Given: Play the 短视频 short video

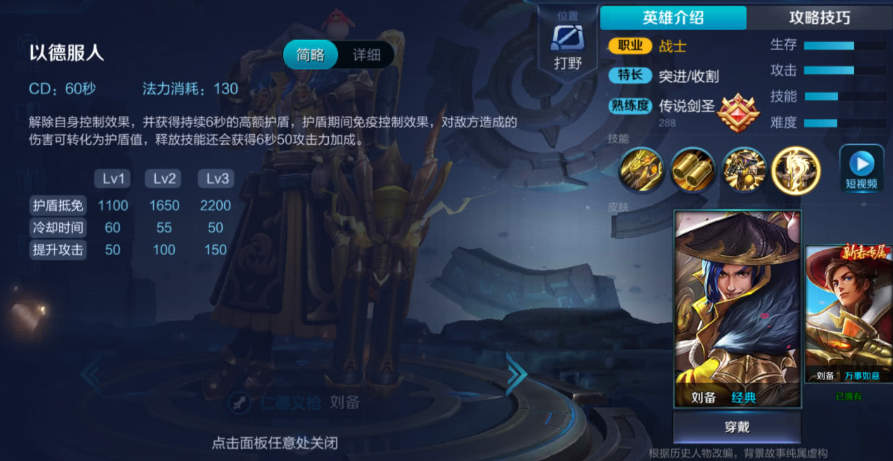Looking at the screenshot, I should pos(860,167).
